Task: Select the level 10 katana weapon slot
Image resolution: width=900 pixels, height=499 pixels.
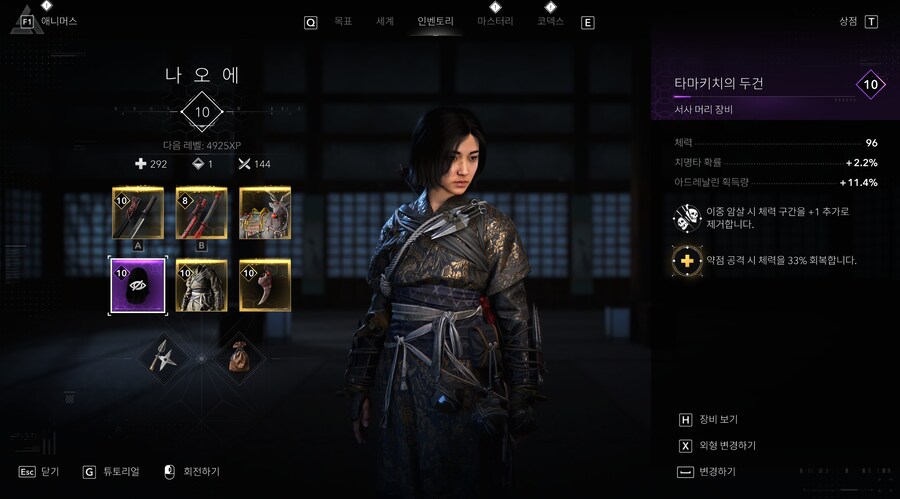Action: (x=138, y=212)
